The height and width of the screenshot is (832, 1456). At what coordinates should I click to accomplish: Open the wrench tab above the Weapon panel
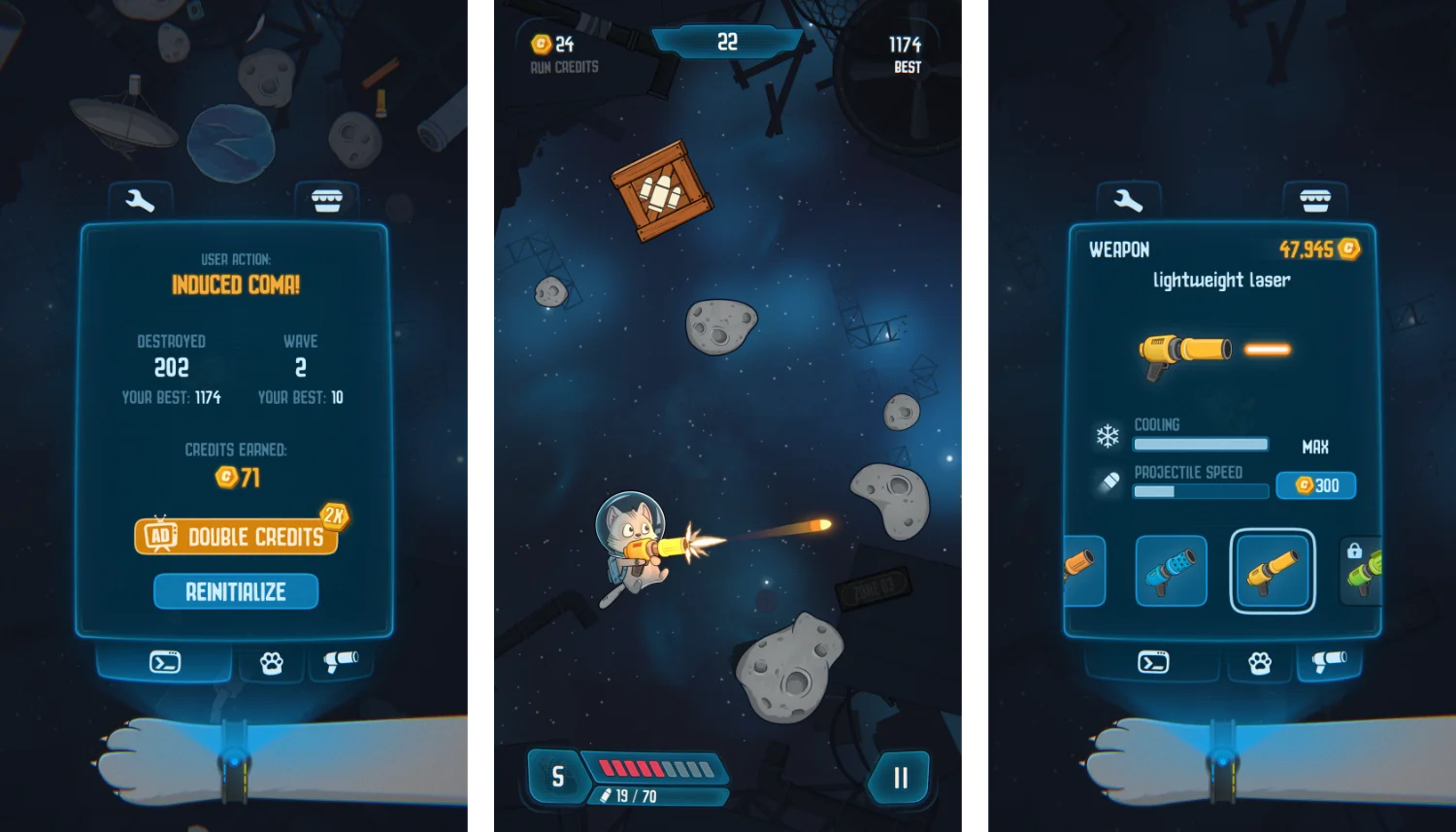tap(1128, 201)
